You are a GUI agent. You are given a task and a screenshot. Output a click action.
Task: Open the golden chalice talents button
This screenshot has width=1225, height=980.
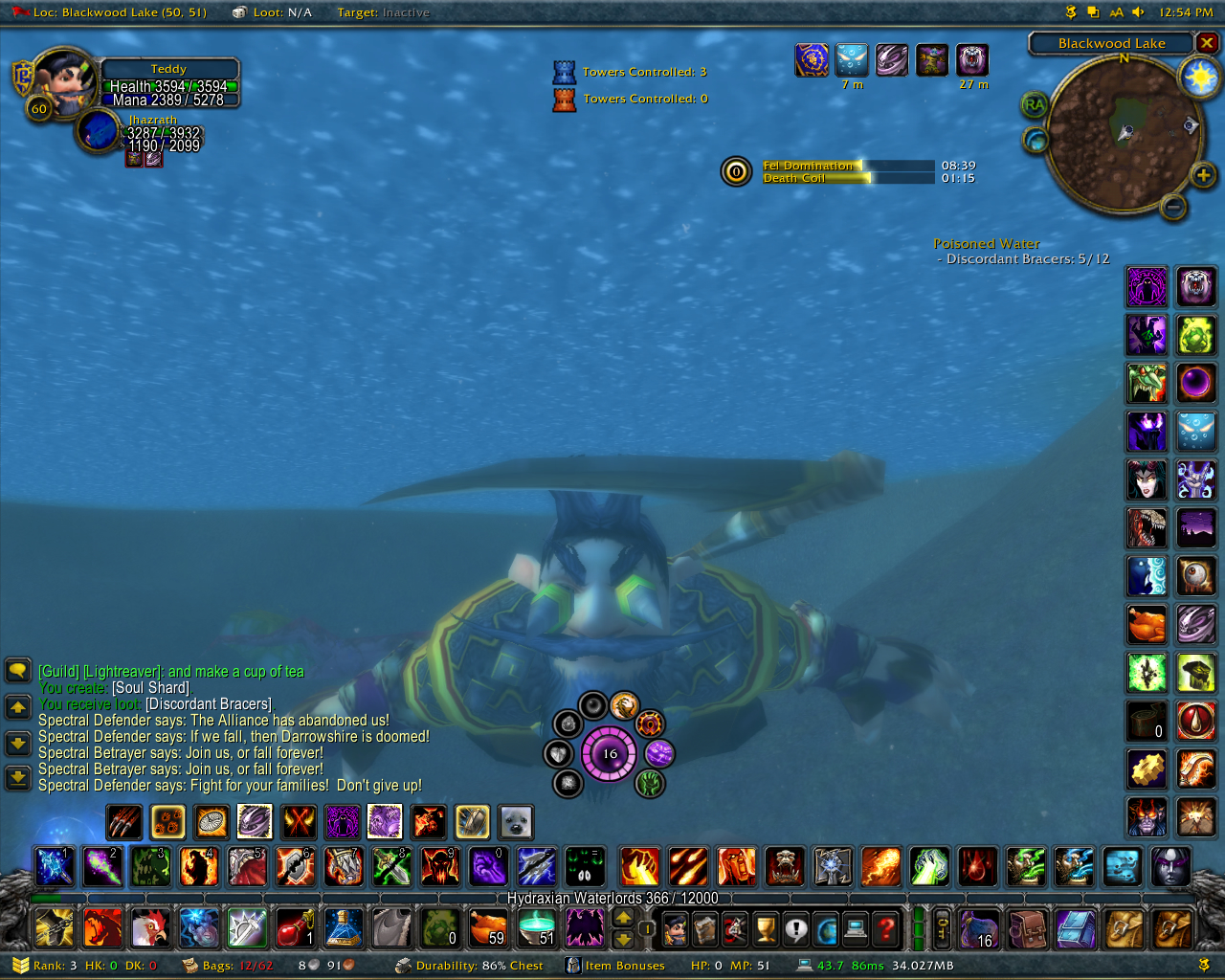point(765,928)
